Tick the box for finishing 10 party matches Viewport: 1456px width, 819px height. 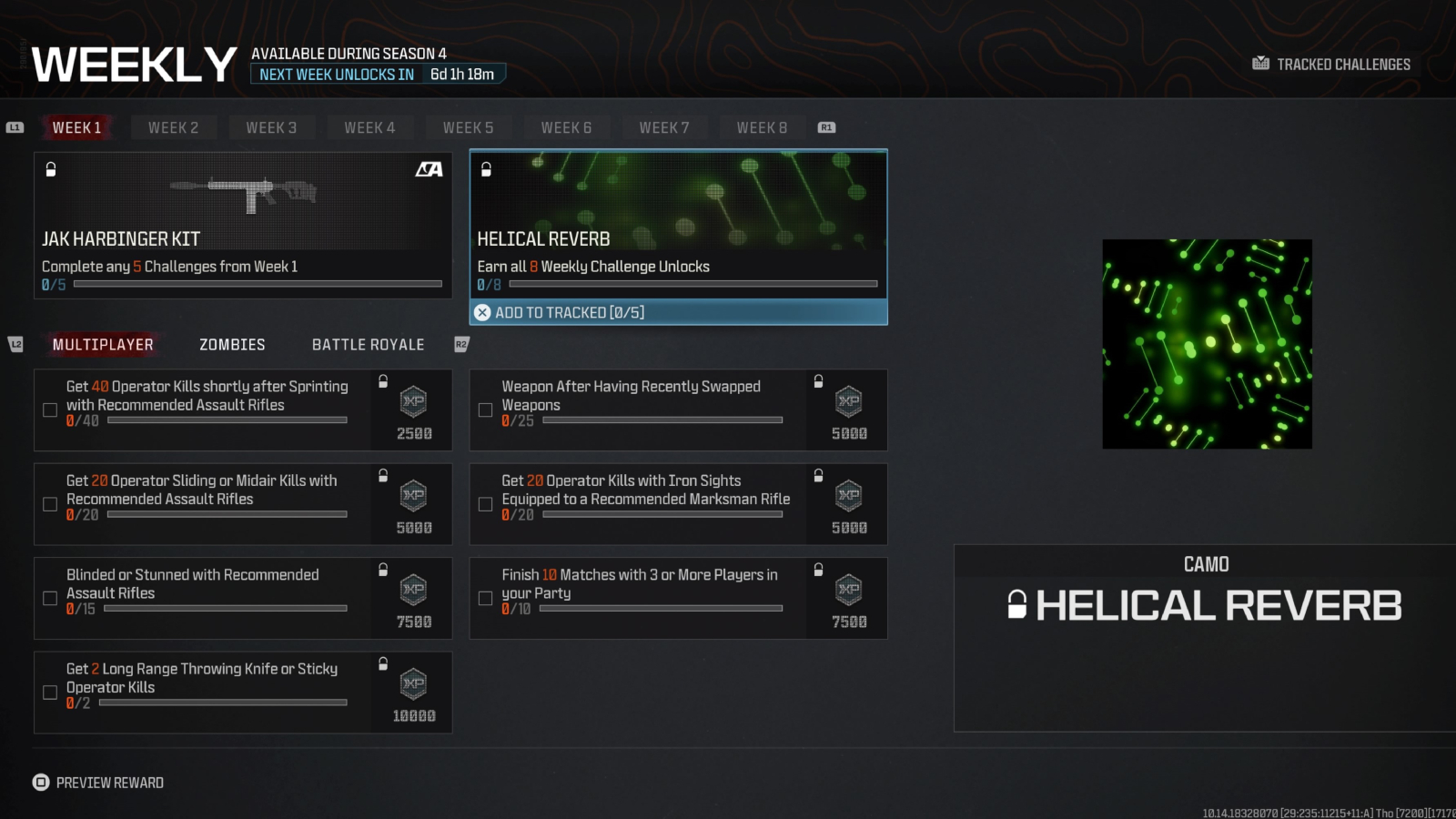click(485, 598)
